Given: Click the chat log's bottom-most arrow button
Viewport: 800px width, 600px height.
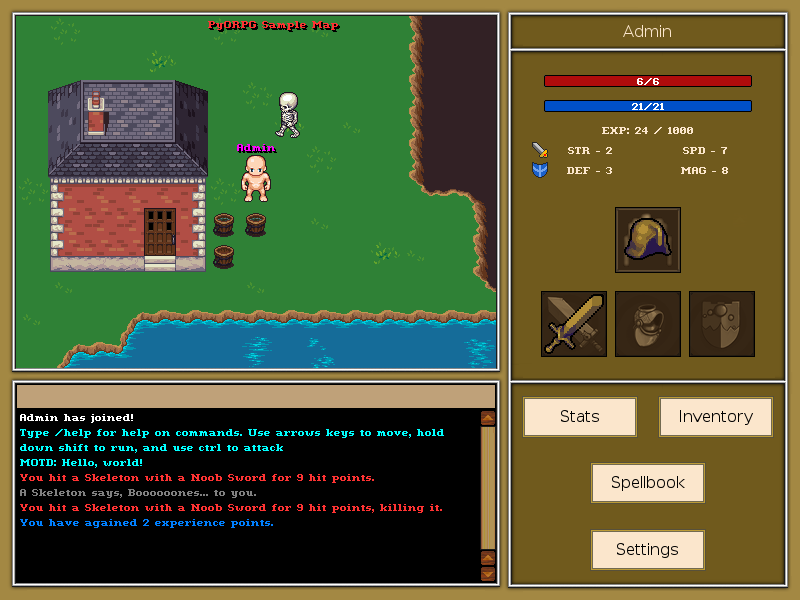Looking at the screenshot, I should point(488,574).
